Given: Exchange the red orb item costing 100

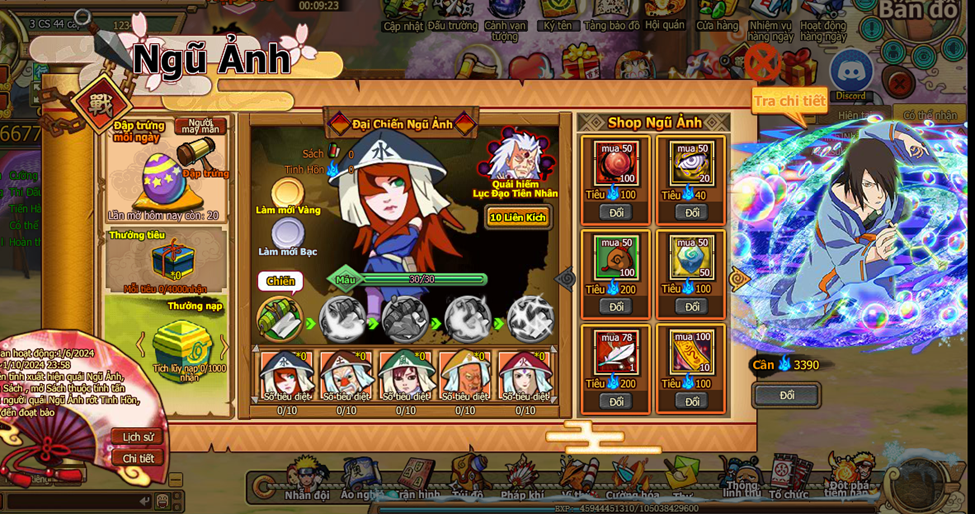Looking at the screenshot, I should tap(615, 212).
